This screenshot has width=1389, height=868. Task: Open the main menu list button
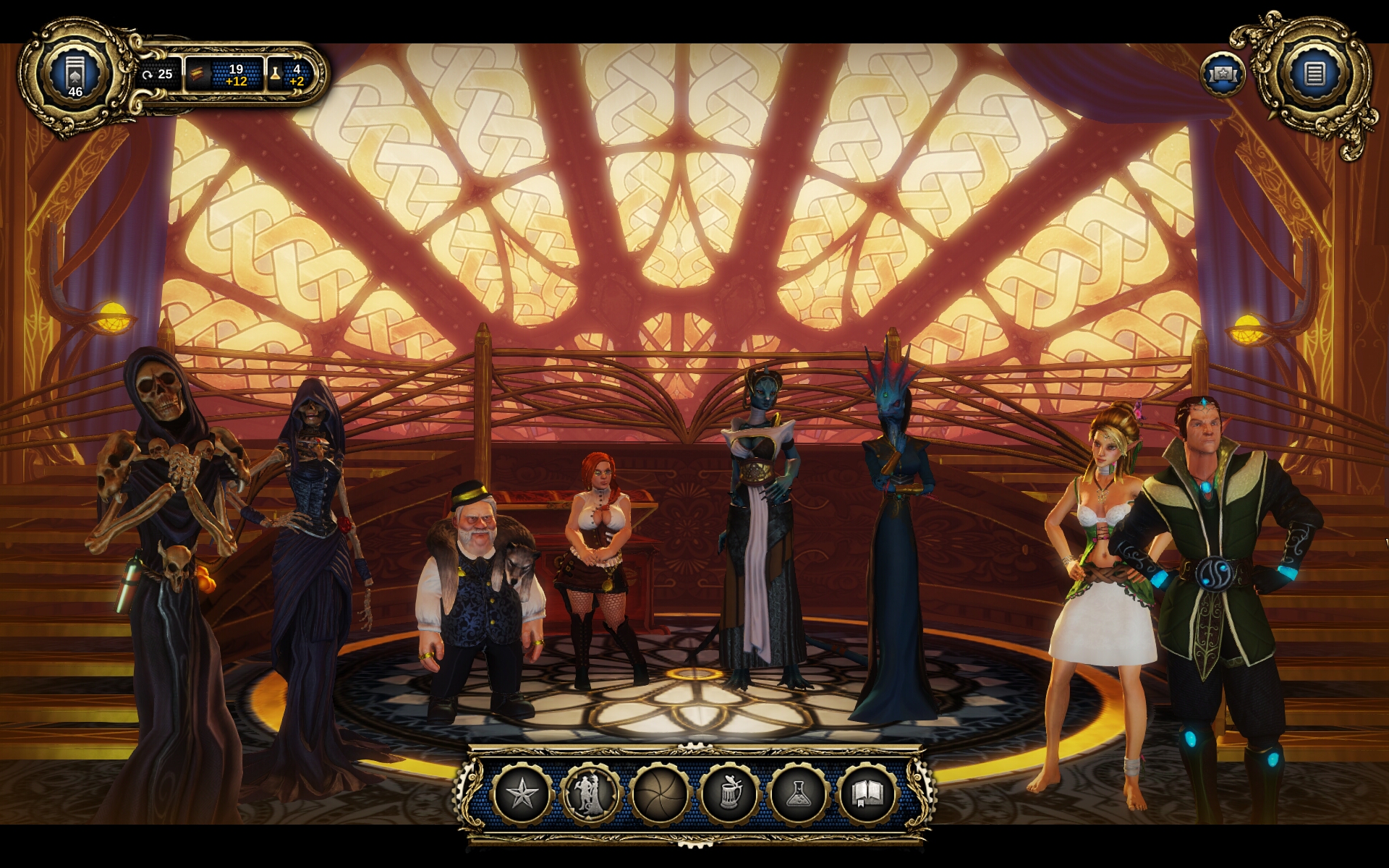[x=1314, y=73]
